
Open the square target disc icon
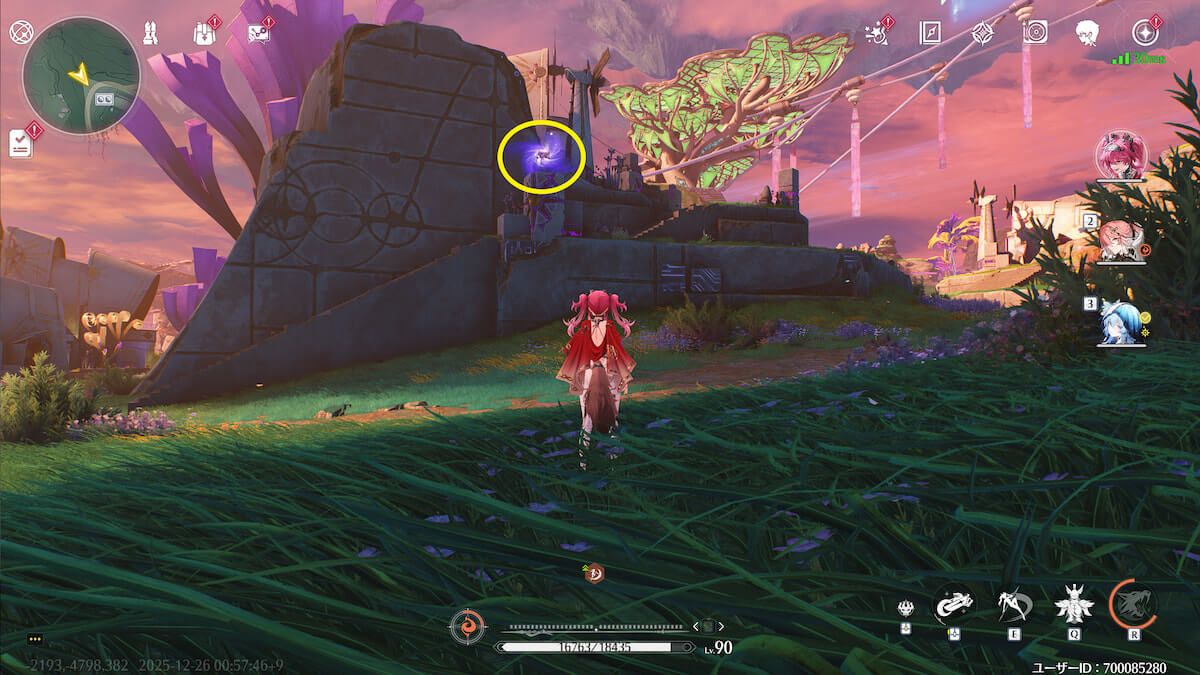[1035, 32]
